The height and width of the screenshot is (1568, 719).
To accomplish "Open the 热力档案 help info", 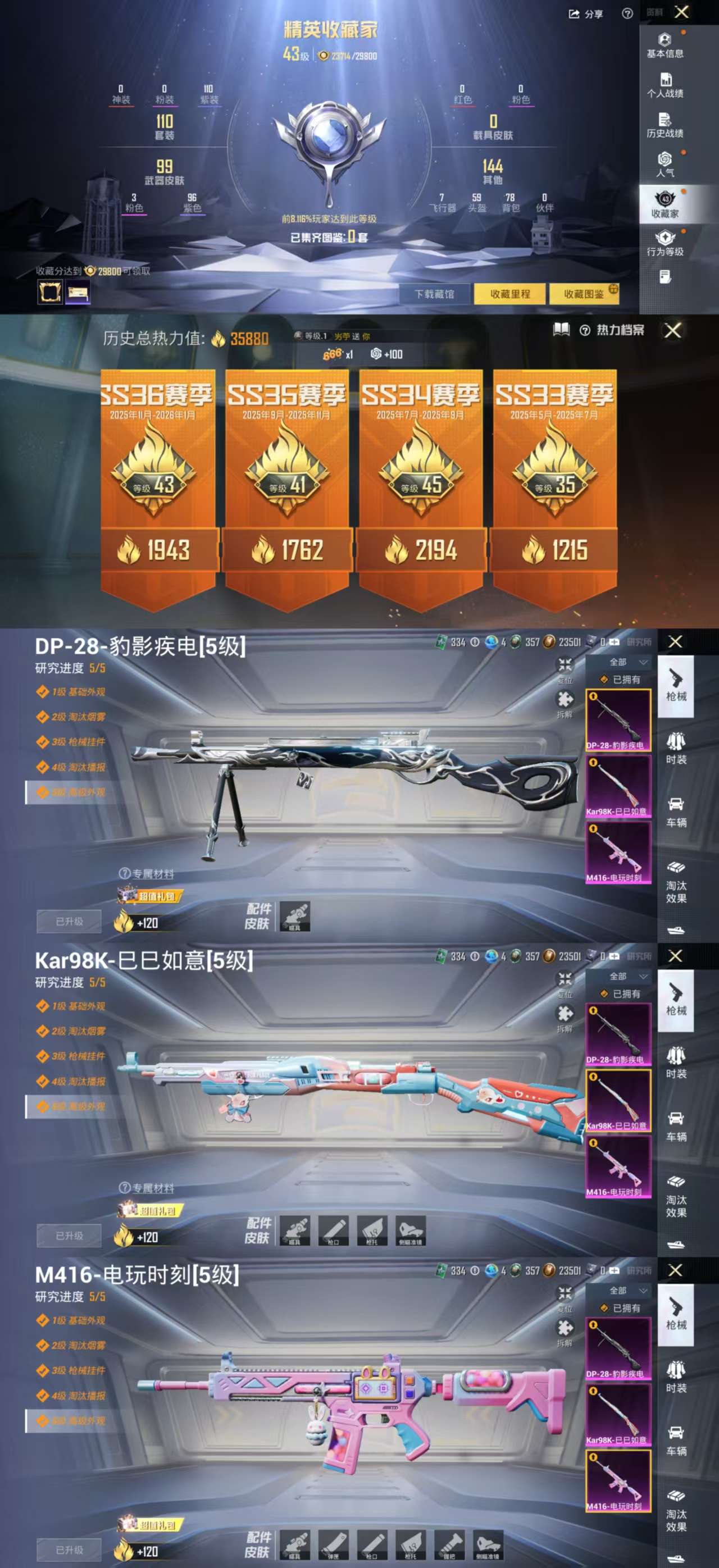I will 585,331.
